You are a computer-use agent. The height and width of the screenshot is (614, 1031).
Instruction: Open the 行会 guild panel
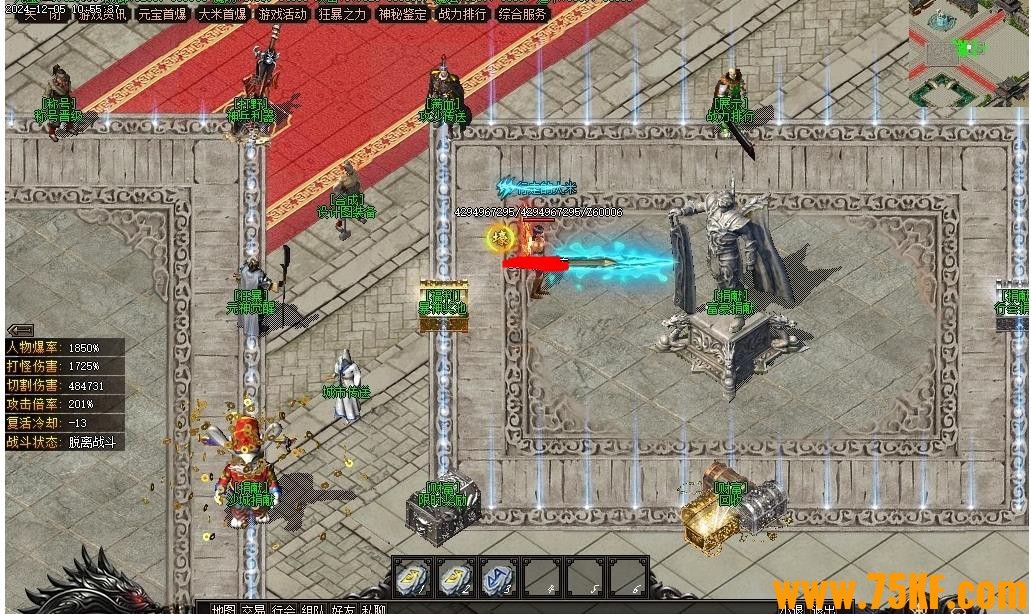click(x=283, y=608)
